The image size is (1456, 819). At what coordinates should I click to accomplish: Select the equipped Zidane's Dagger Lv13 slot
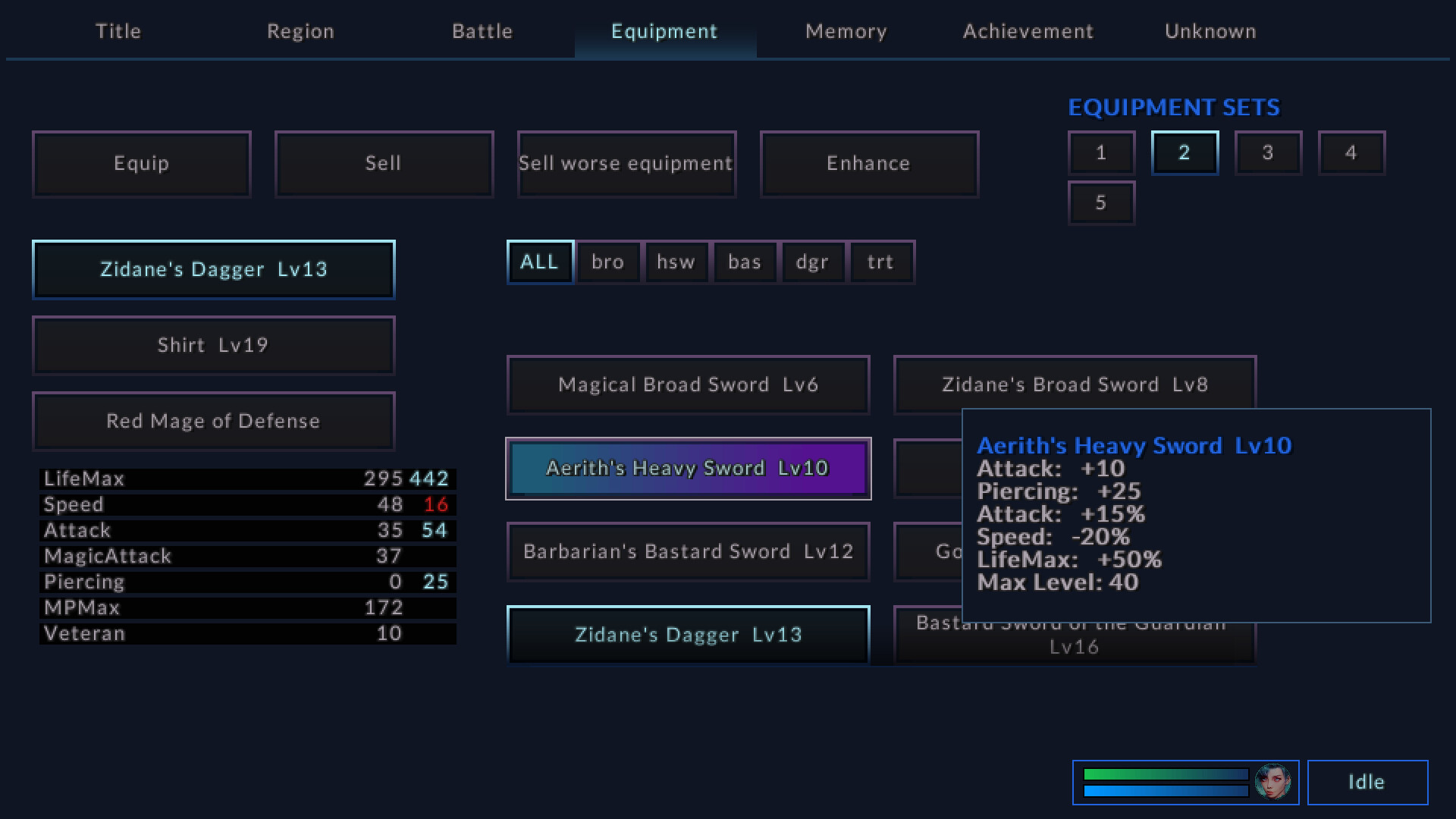pyautogui.click(x=213, y=269)
